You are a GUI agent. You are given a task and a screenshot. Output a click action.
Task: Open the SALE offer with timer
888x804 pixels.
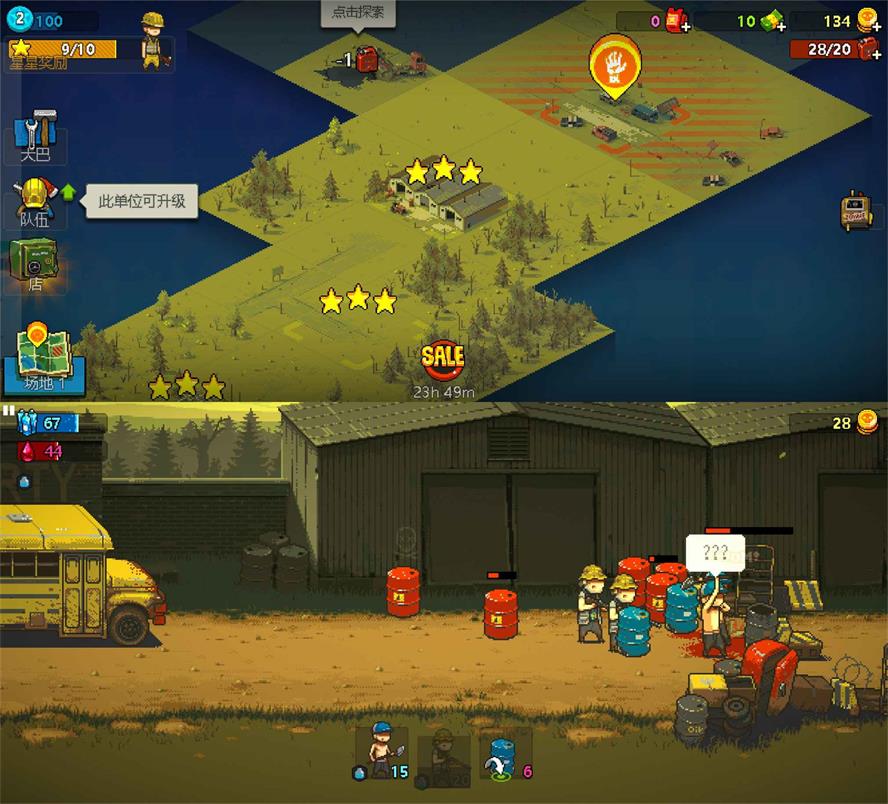[443, 357]
